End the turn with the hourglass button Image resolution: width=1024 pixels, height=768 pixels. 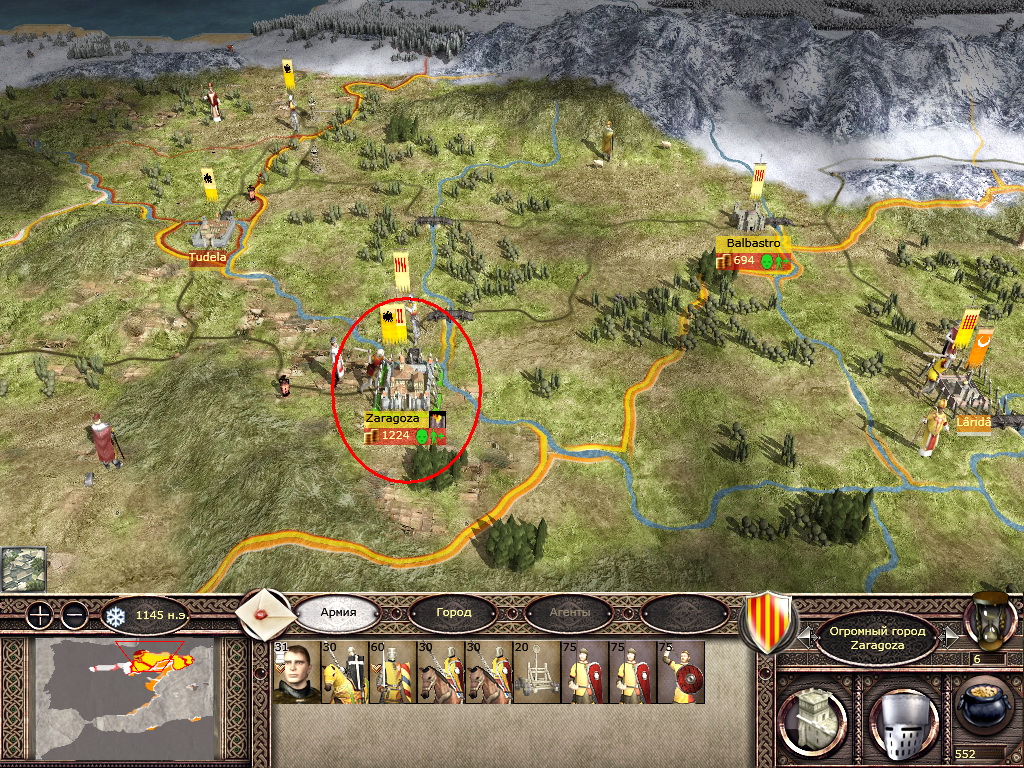point(988,620)
